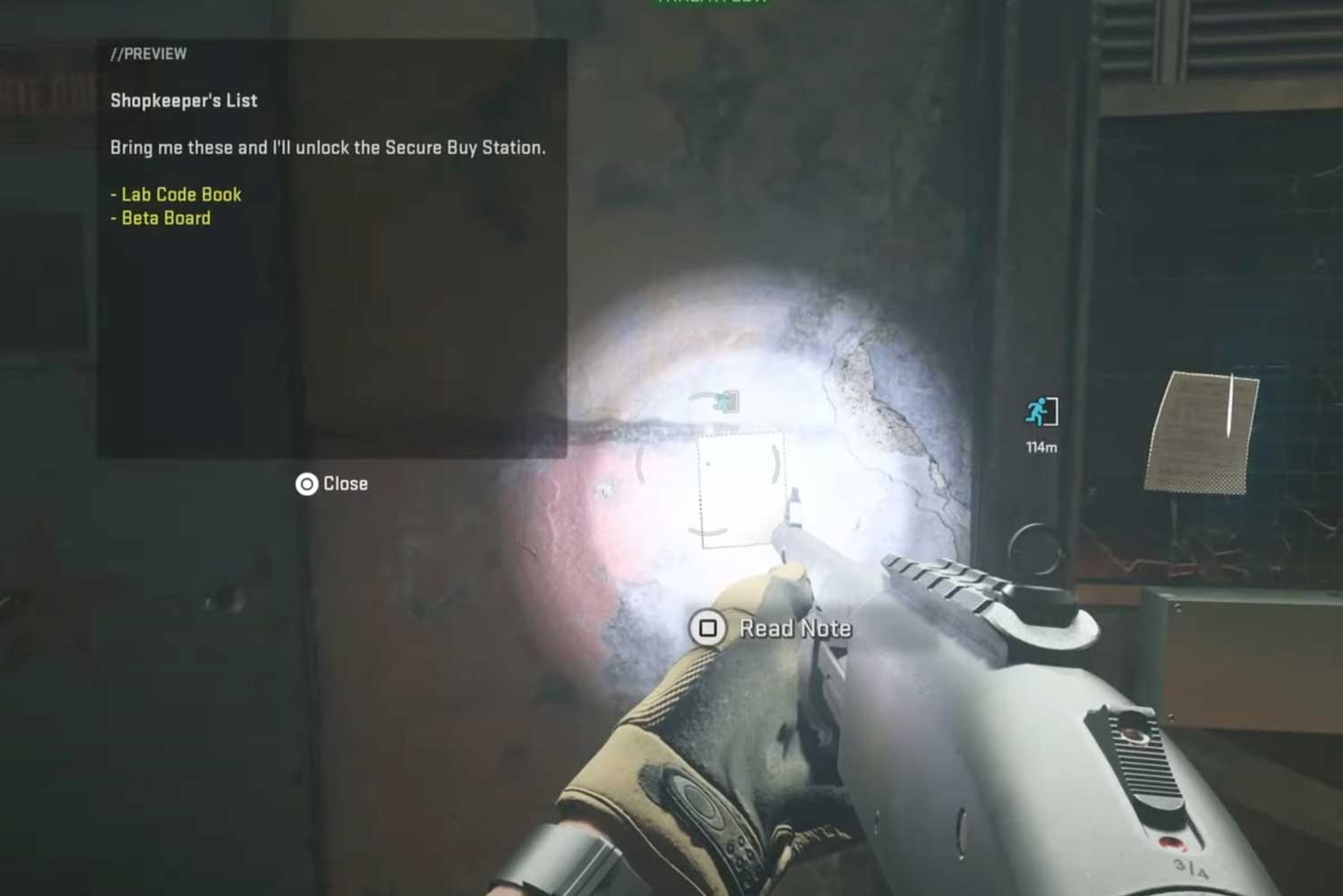Select the Lab Code Book list entry
The height and width of the screenshot is (896, 1343).
pyautogui.click(x=175, y=194)
